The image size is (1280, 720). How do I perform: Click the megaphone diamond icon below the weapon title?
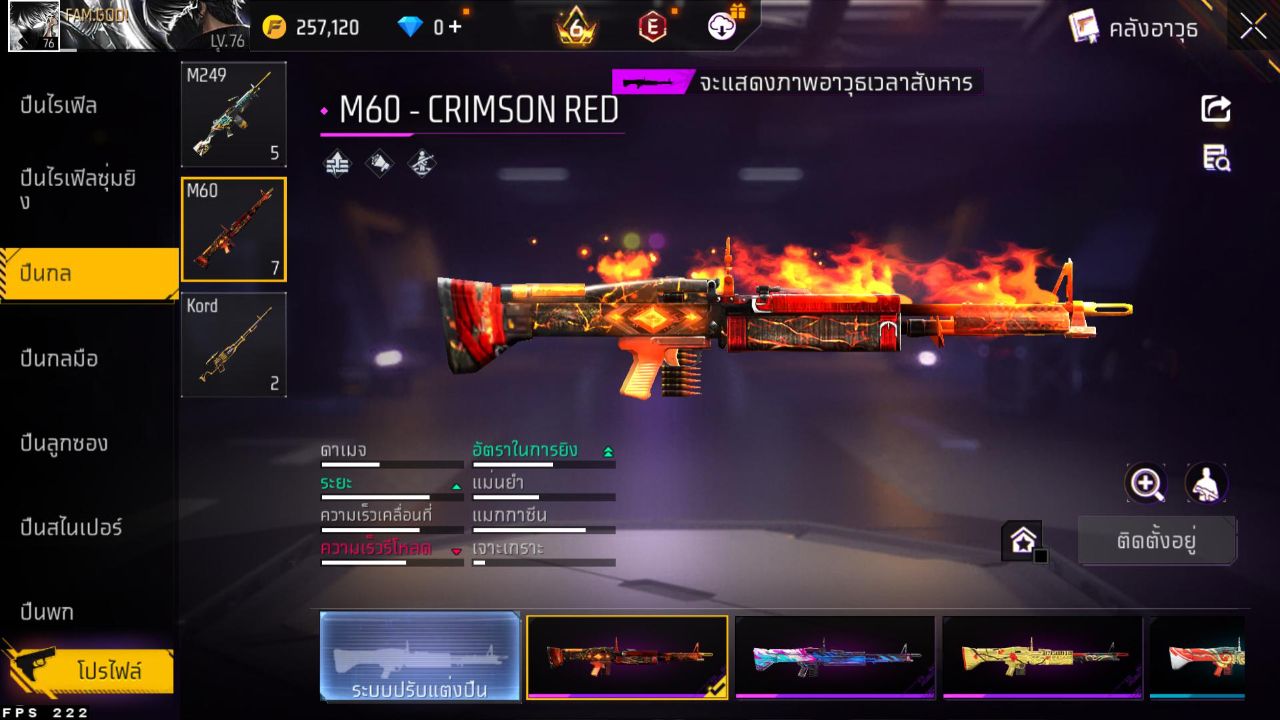379,163
